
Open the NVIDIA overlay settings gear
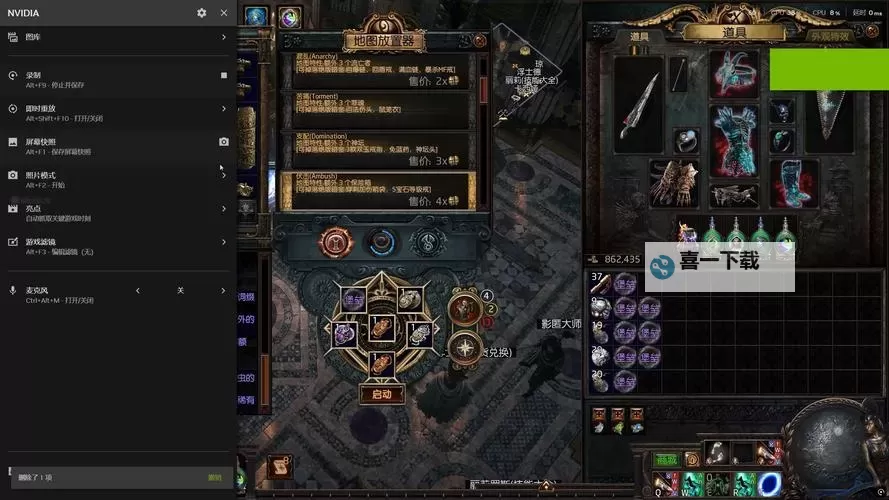point(202,13)
